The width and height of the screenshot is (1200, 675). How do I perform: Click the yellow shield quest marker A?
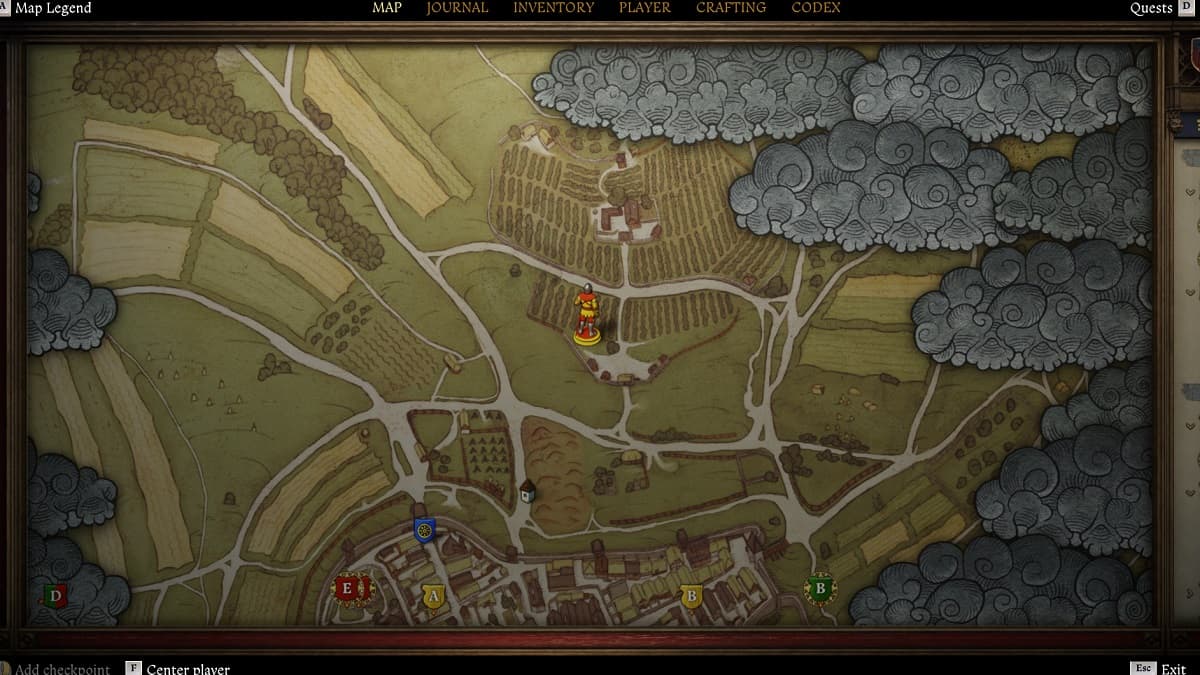coord(433,597)
